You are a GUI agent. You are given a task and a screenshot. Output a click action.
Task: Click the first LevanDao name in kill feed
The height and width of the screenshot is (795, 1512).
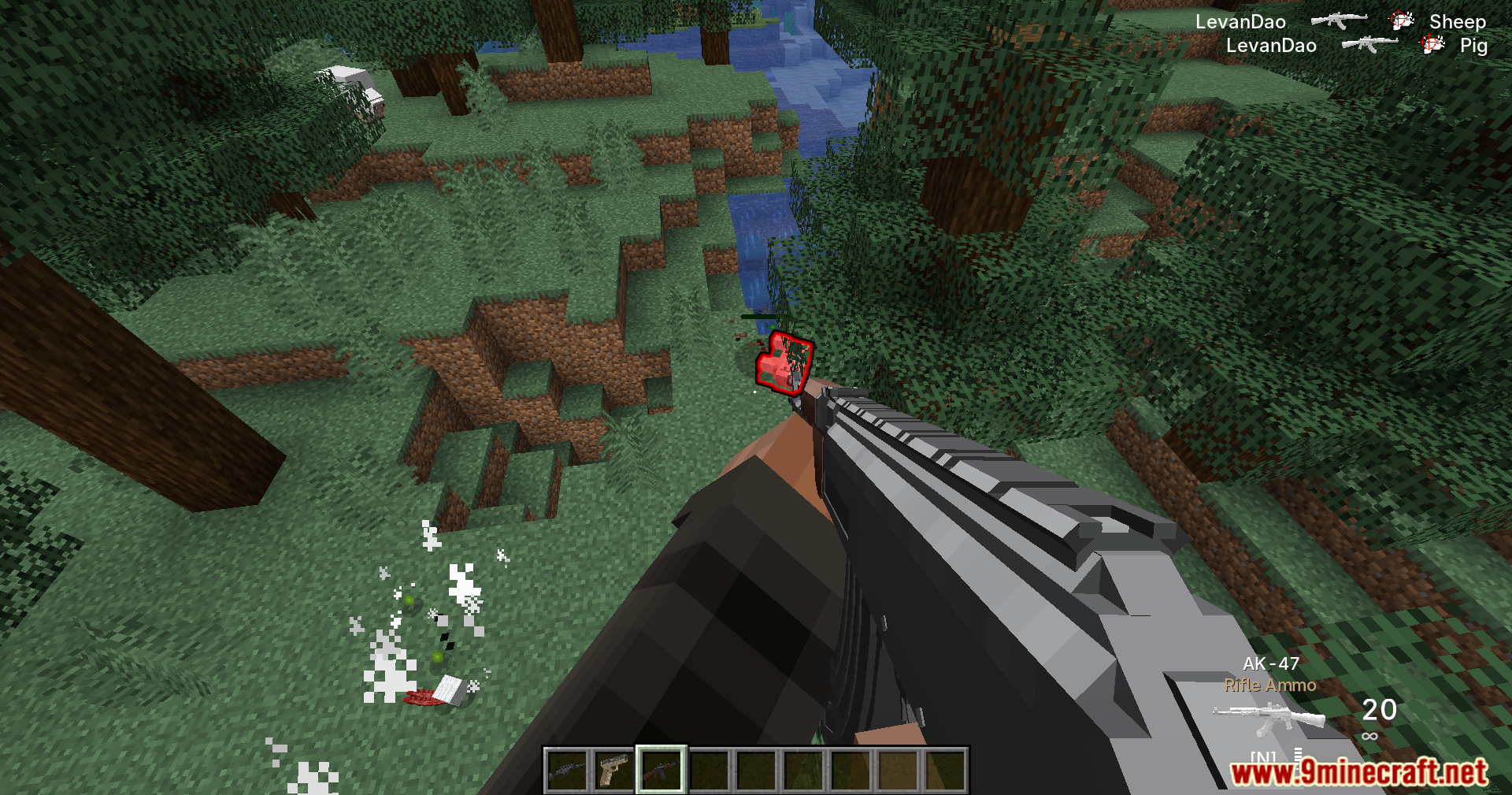[1241, 21]
